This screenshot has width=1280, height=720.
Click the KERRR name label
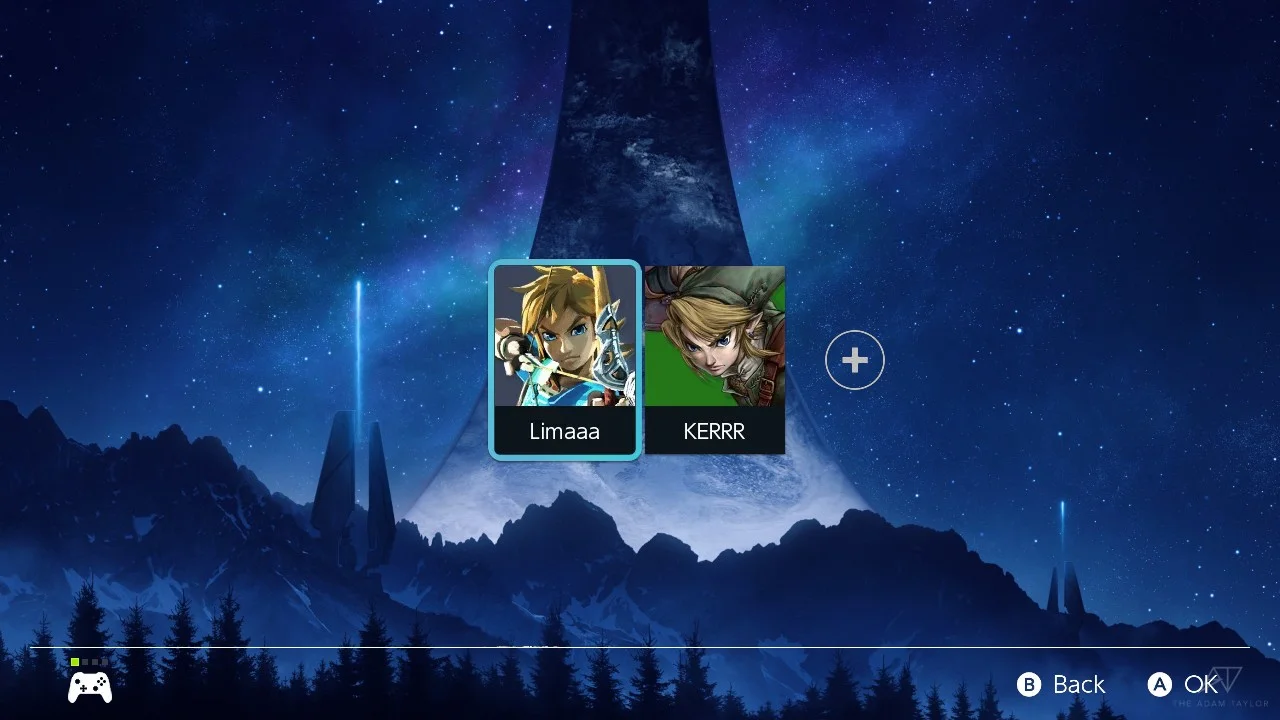(x=714, y=431)
